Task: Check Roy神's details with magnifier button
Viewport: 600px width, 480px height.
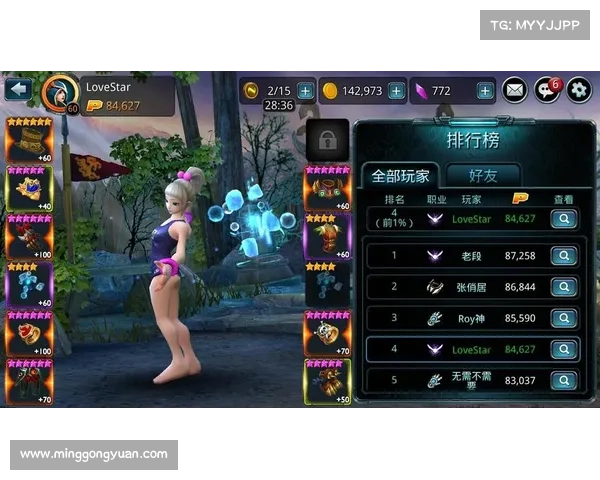Action: pos(564,318)
